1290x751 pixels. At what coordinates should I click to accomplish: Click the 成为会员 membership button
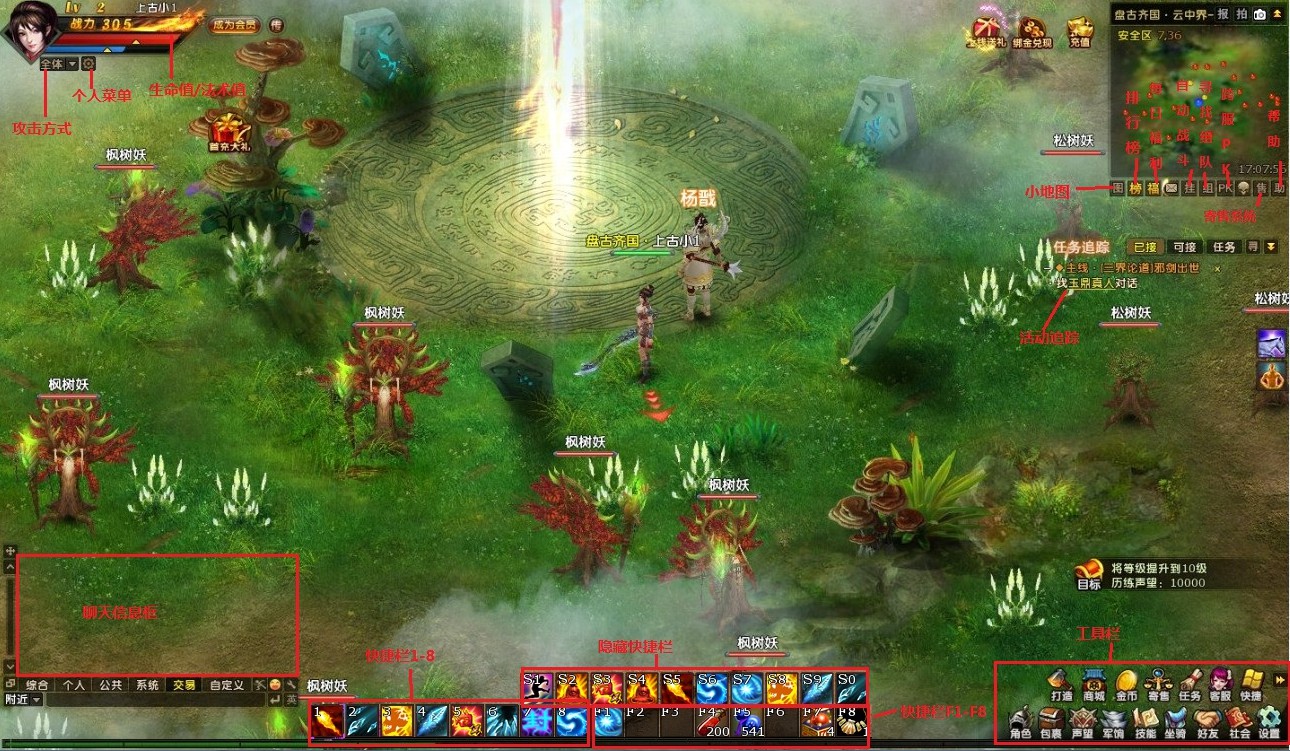click(x=234, y=25)
